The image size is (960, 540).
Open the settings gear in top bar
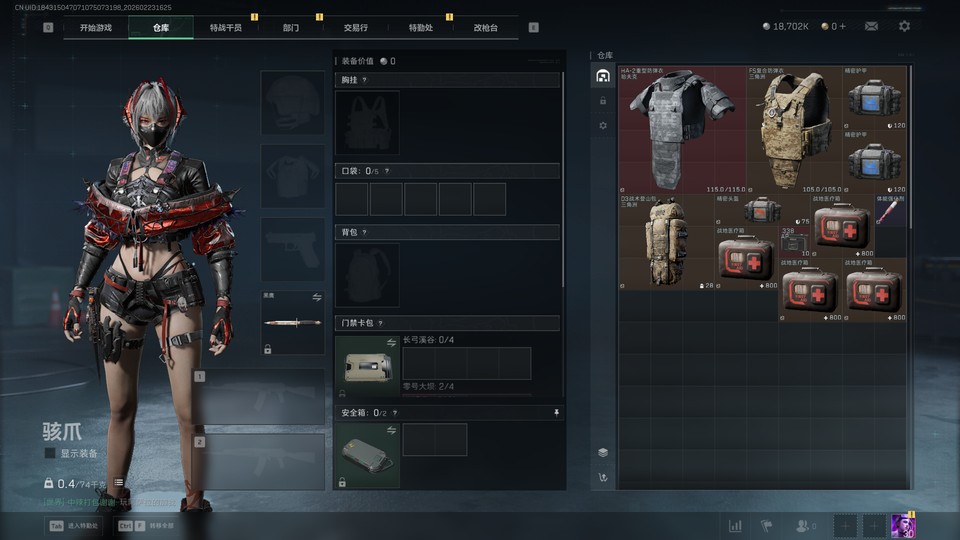tap(904, 26)
